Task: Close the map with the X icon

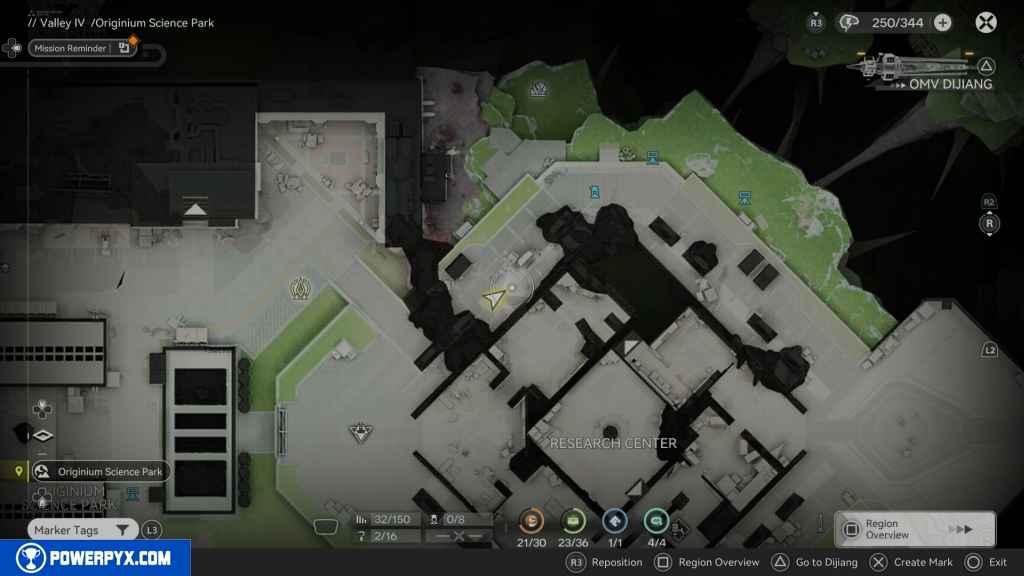Action: pos(986,22)
